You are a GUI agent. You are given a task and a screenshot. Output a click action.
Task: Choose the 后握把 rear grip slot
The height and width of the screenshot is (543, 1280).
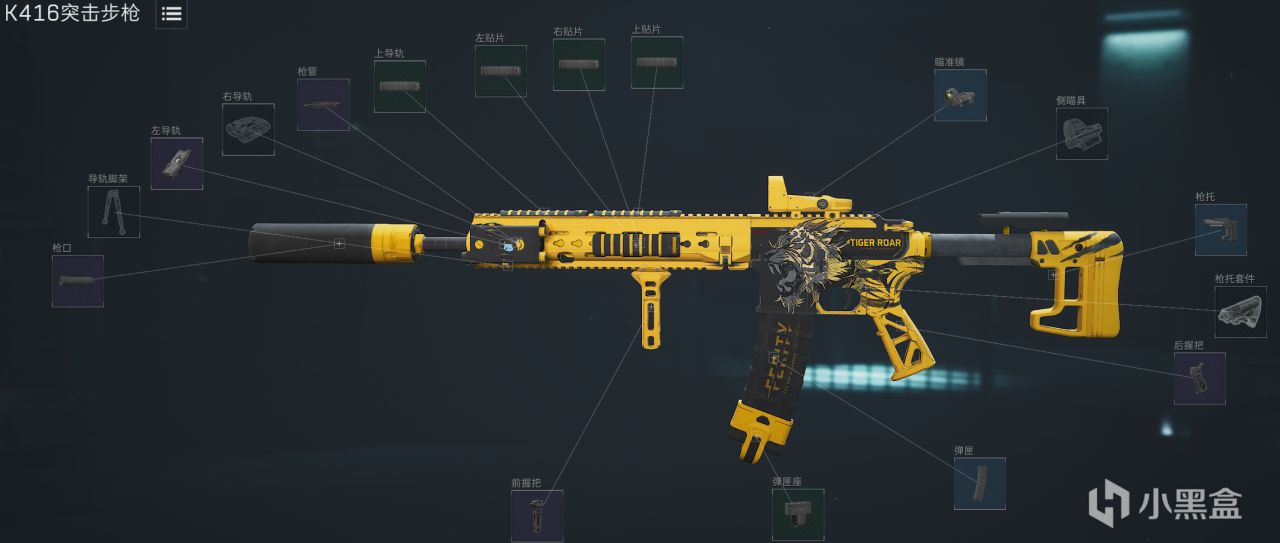1200,378
